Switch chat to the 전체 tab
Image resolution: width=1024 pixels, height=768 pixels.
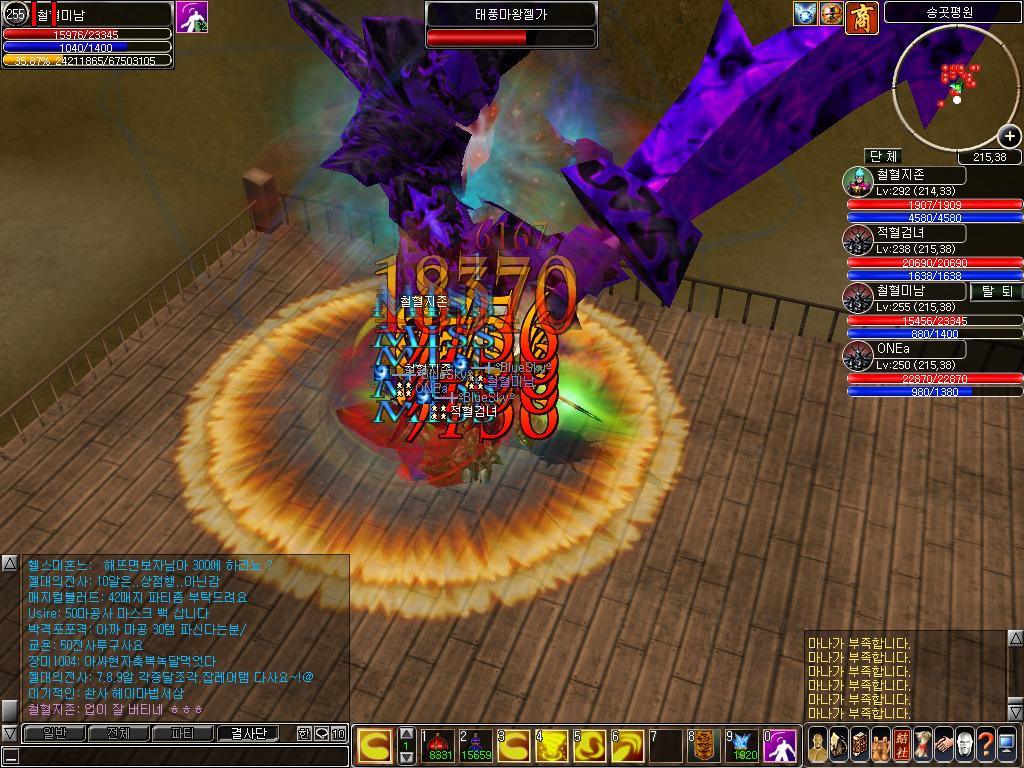pyautogui.click(x=118, y=733)
